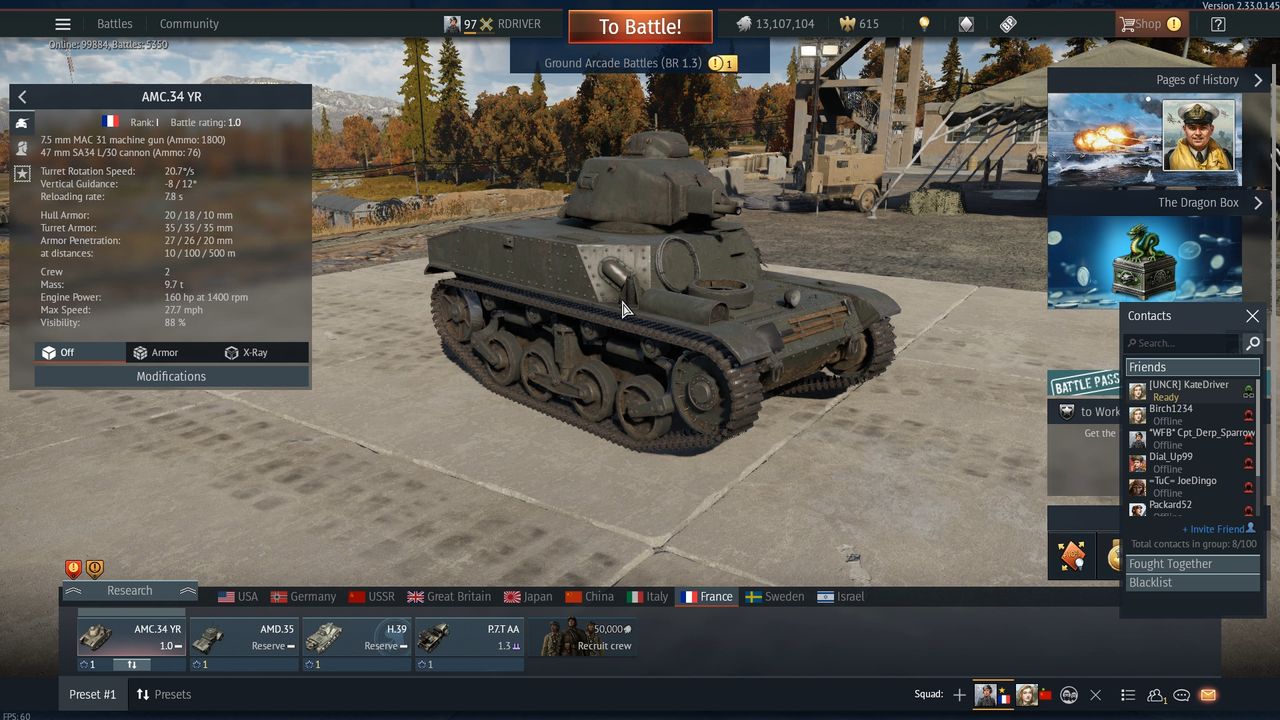
Task: Start the match with To Battle!
Action: click(640, 27)
